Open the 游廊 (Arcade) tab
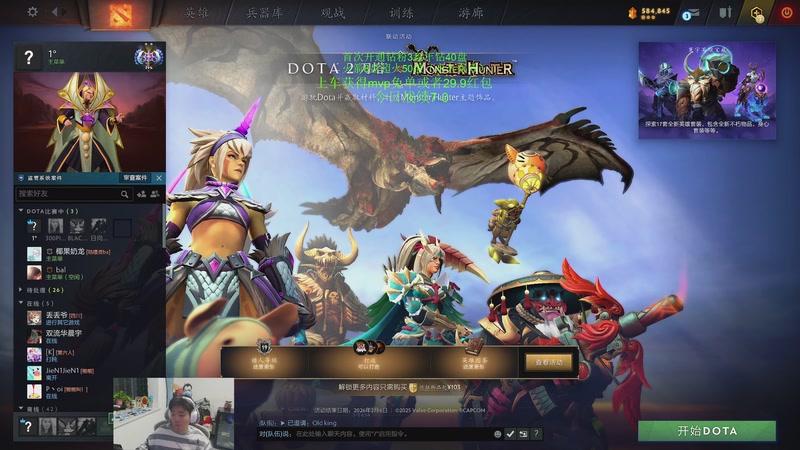This screenshot has width=800, height=450. pos(469,13)
